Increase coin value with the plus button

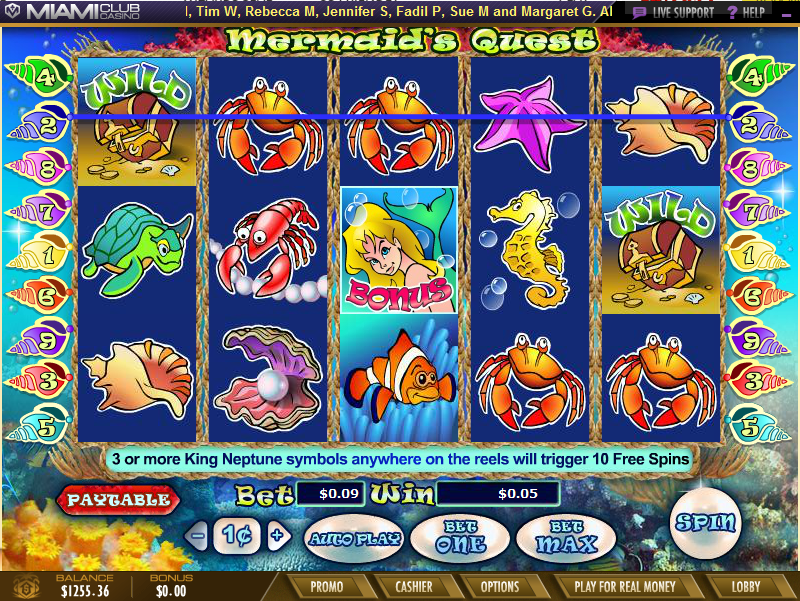point(277,535)
